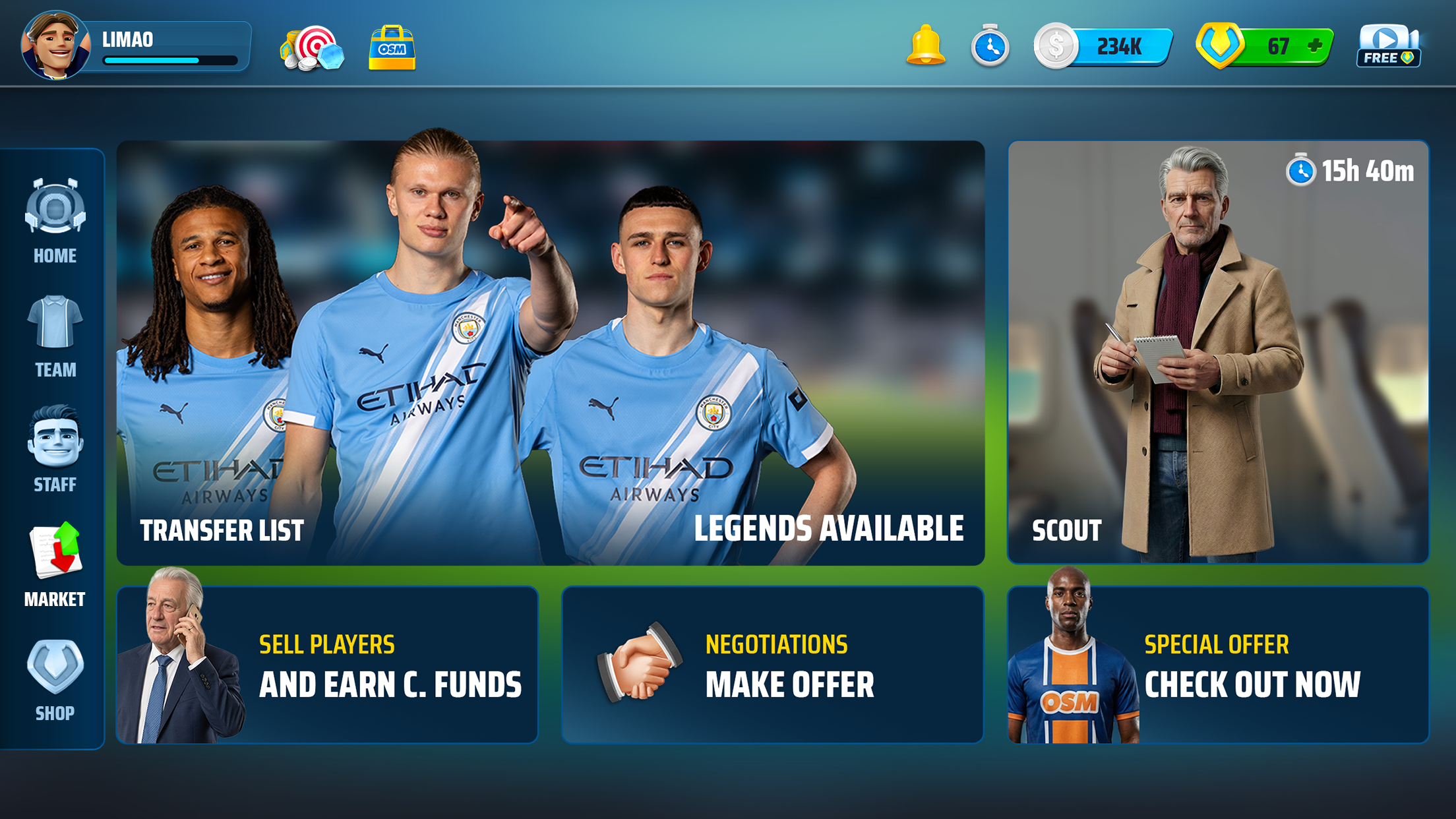This screenshot has width=1456, height=819.
Task: Click the target and coins objectives icon
Action: pyautogui.click(x=313, y=47)
